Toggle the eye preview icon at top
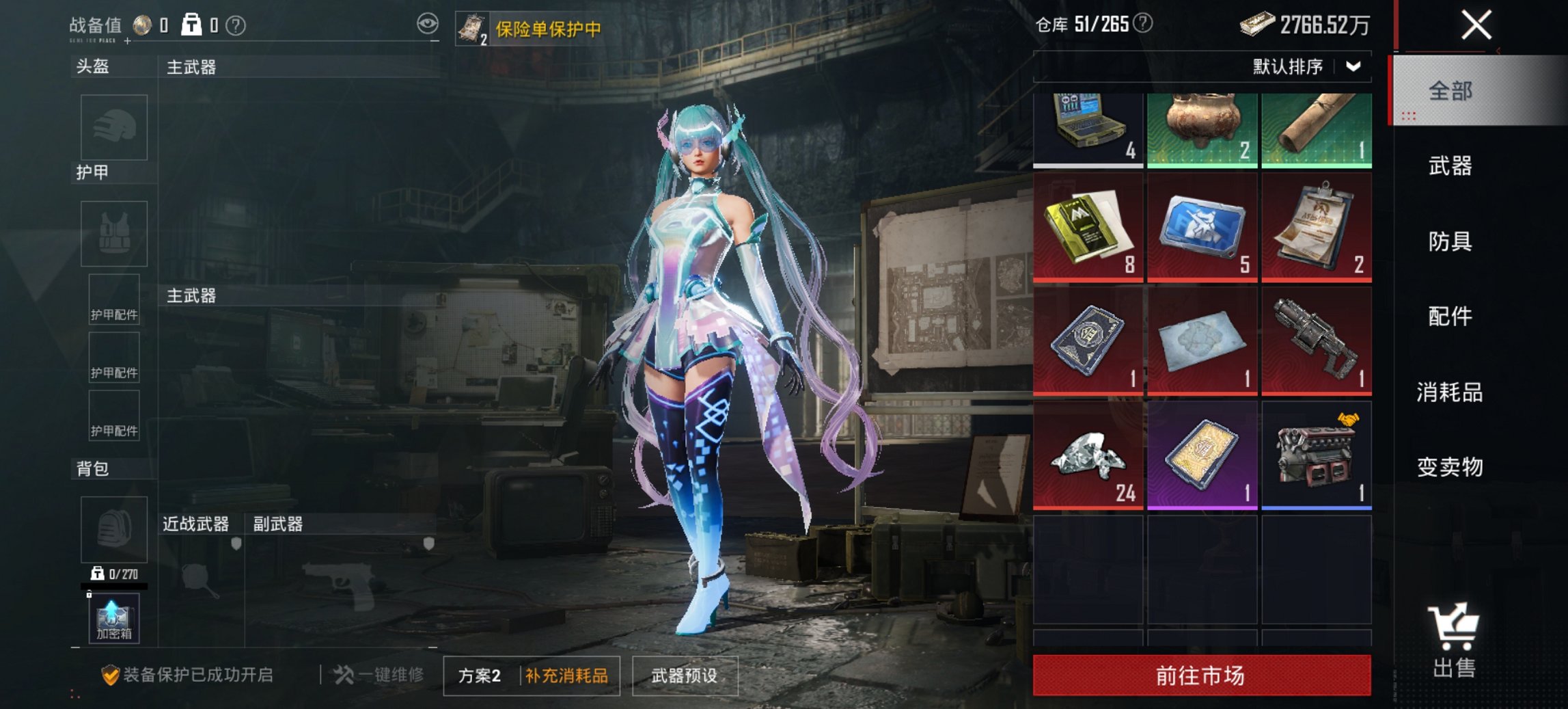Screen dimensions: 1568x709 (x=428, y=24)
